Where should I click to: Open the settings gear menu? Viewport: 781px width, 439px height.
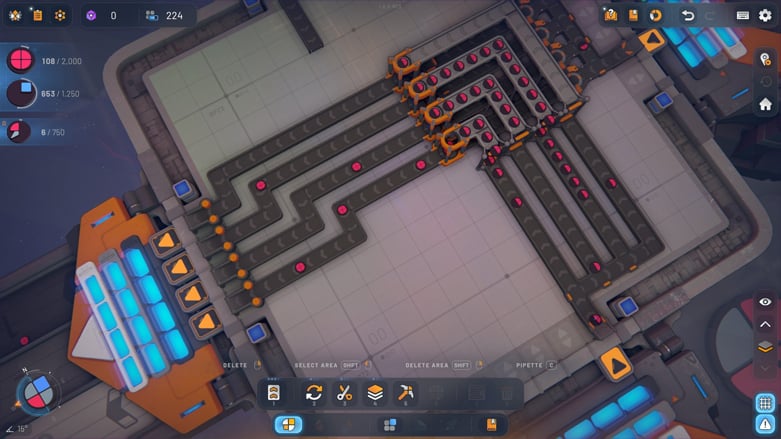[766, 15]
